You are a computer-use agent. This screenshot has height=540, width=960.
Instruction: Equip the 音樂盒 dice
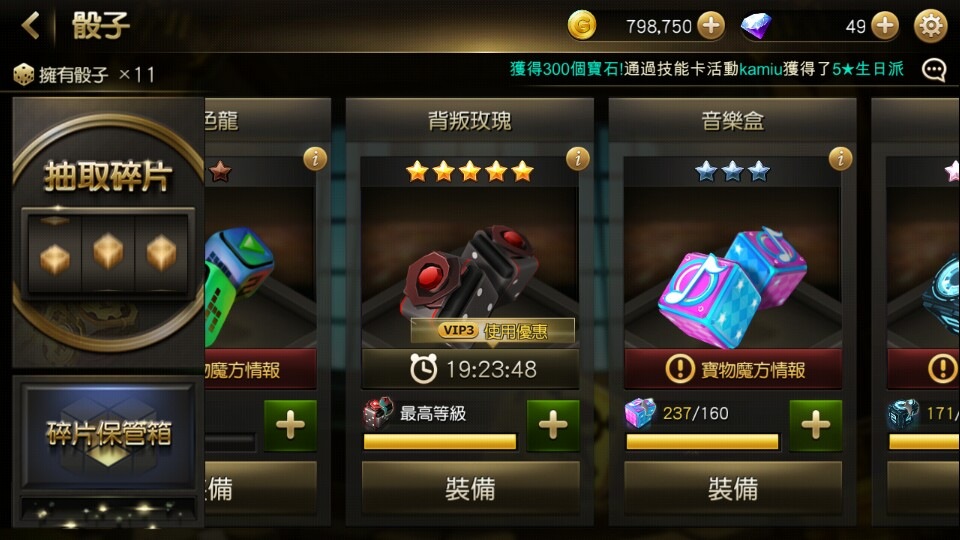click(733, 488)
